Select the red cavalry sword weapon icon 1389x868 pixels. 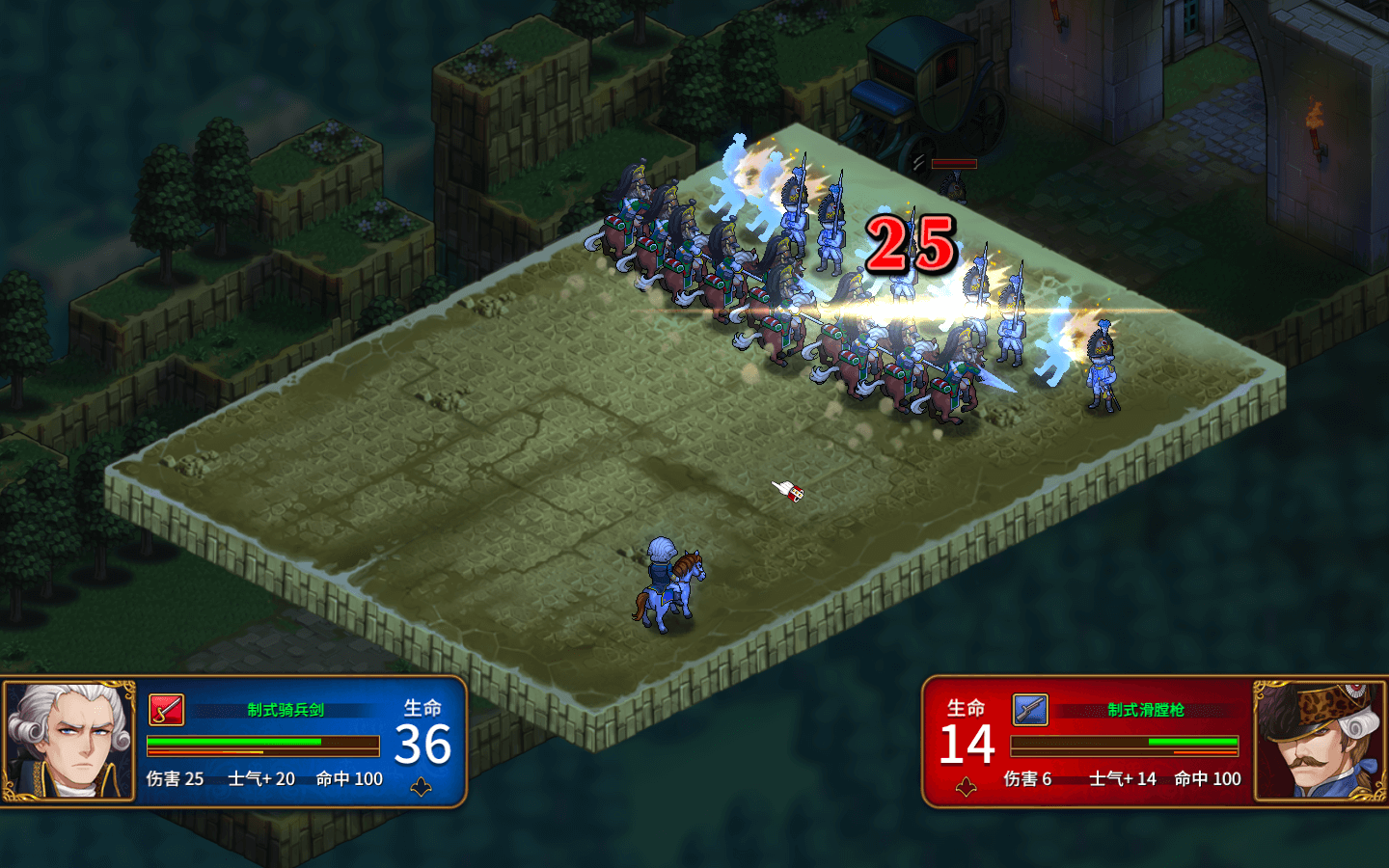166,710
